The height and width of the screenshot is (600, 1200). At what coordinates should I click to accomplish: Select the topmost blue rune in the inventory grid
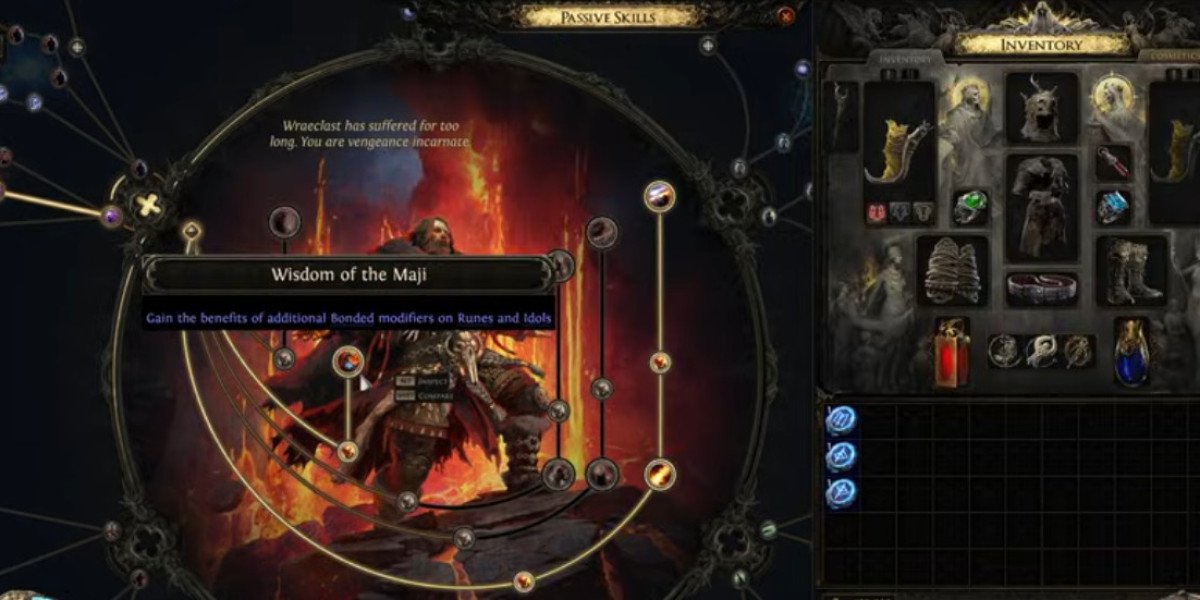pyautogui.click(x=841, y=420)
